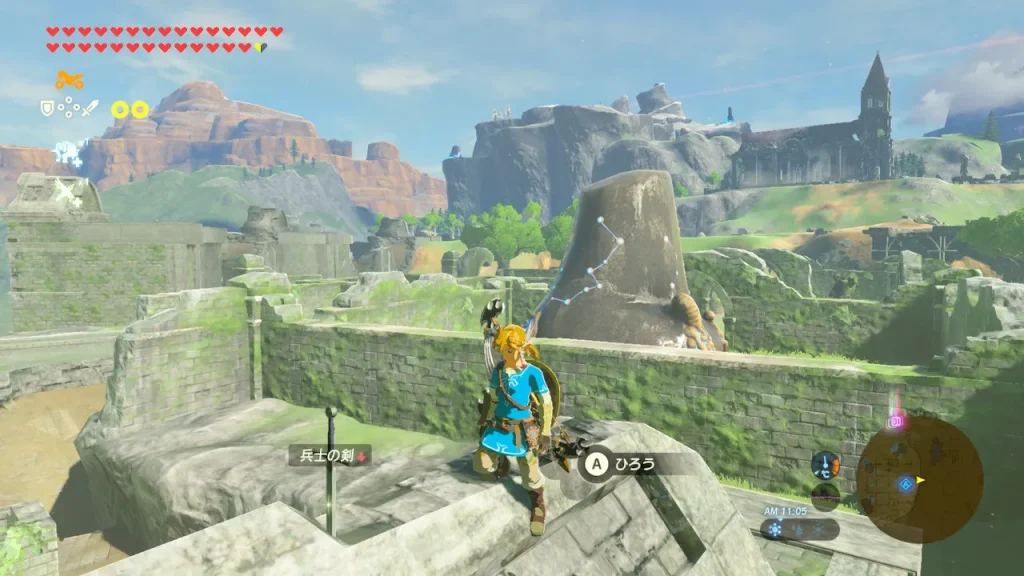The width and height of the screenshot is (1024, 576).
Task: Select the orange Master Cycle rune icon
Action: point(69,81)
